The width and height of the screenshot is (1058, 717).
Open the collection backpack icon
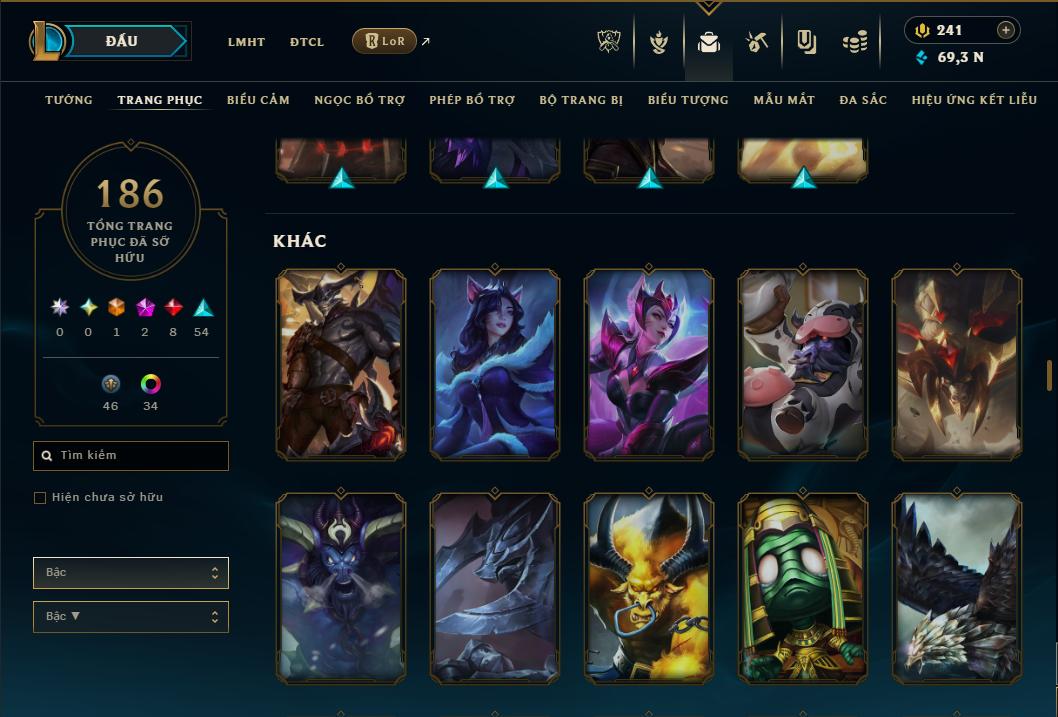[709, 42]
